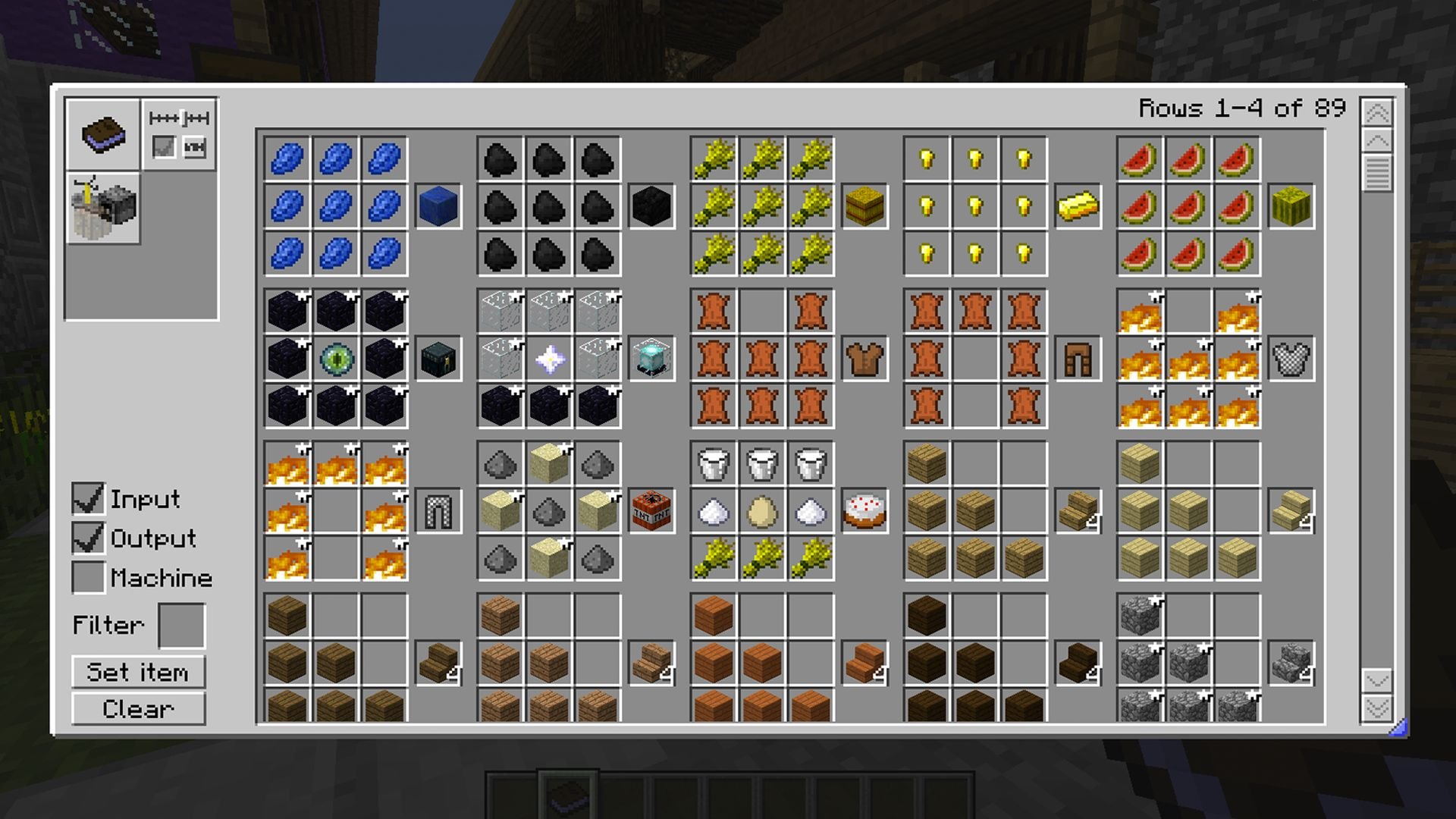Select the leather tunic output
The width and height of the screenshot is (1456, 819).
[864, 359]
